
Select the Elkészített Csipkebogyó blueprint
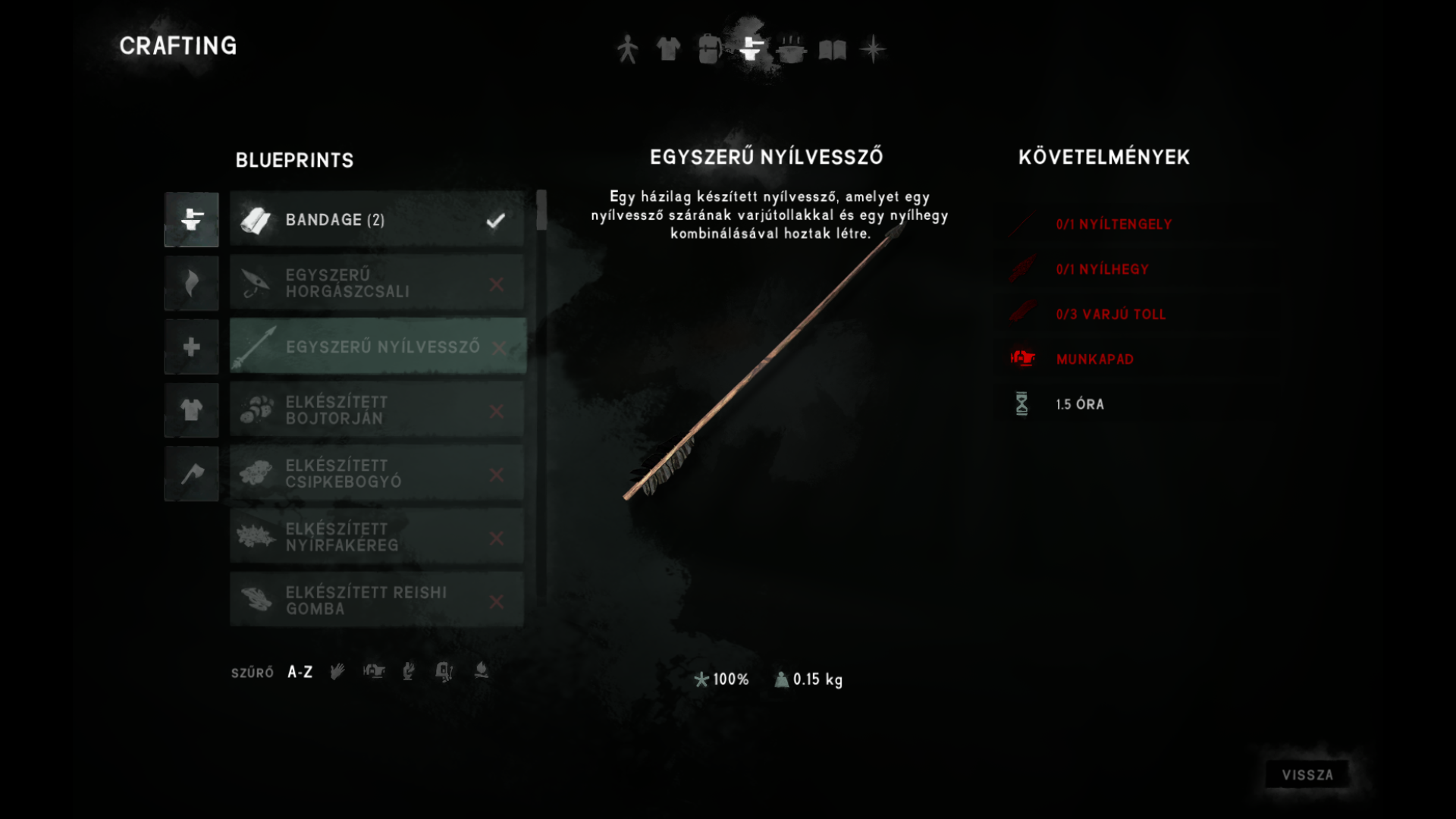click(377, 474)
